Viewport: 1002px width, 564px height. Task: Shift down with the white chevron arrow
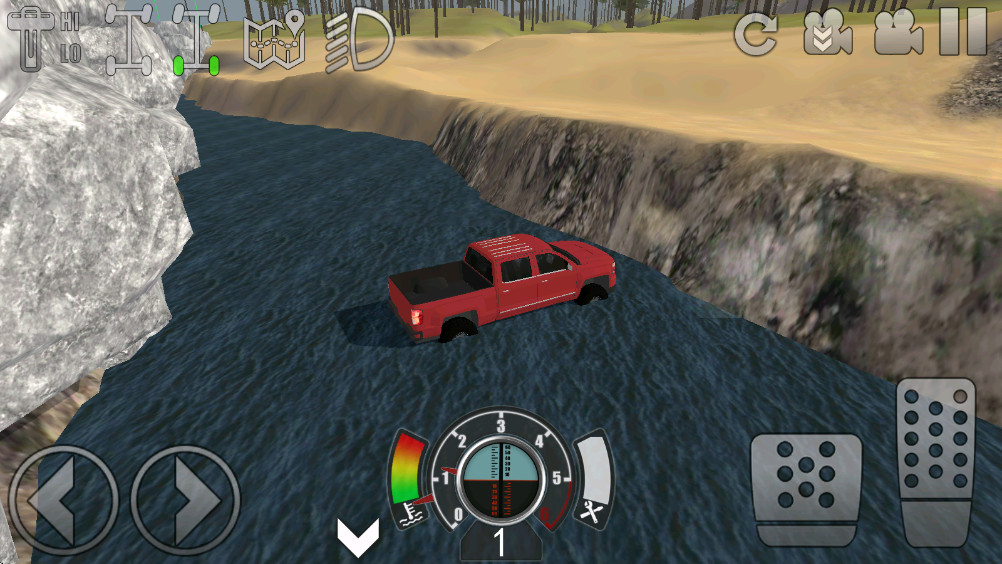[357, 538]
